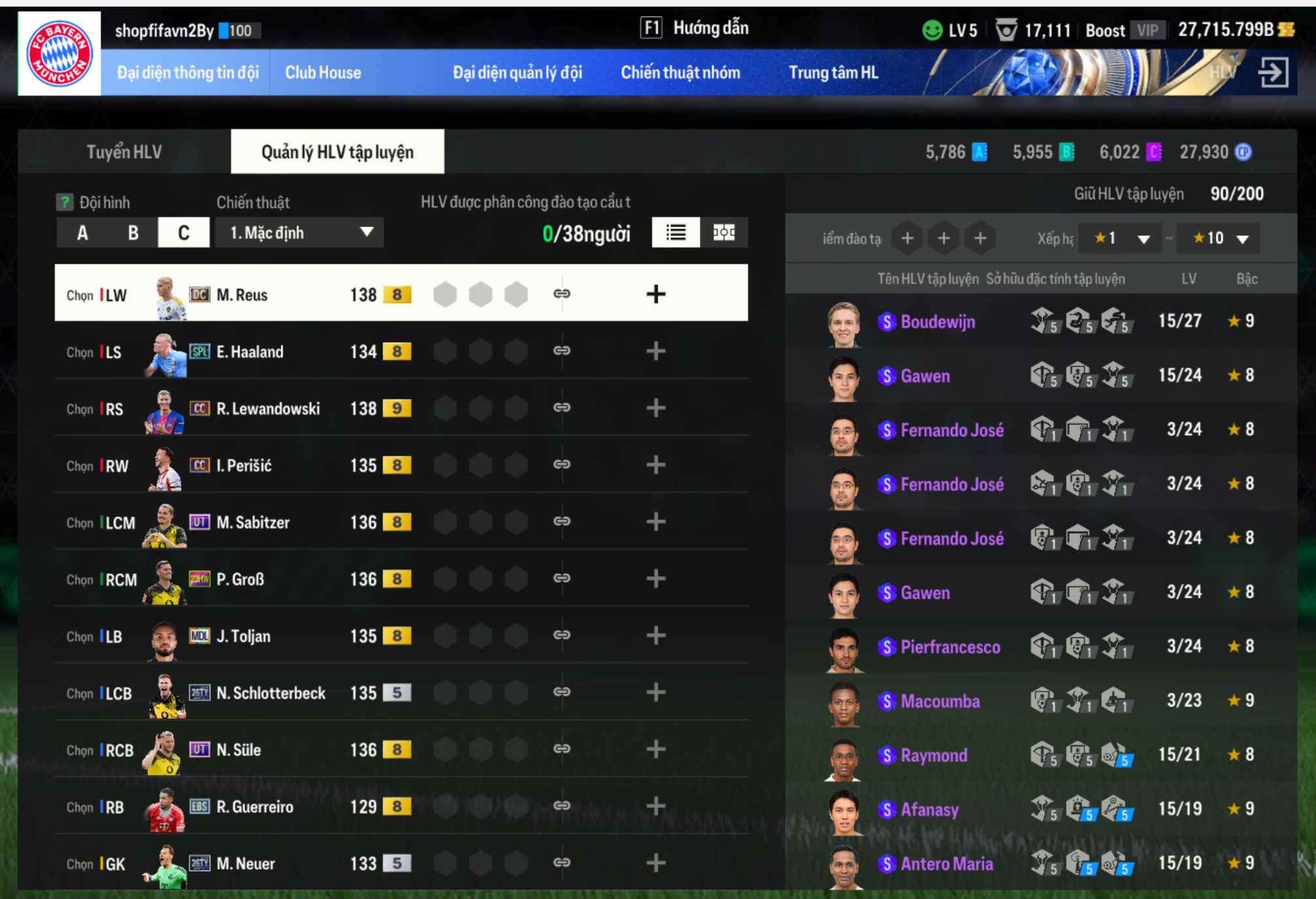Switch to the pitch formation view
This screenshot has height=899, width=1316.
point(724,233)
